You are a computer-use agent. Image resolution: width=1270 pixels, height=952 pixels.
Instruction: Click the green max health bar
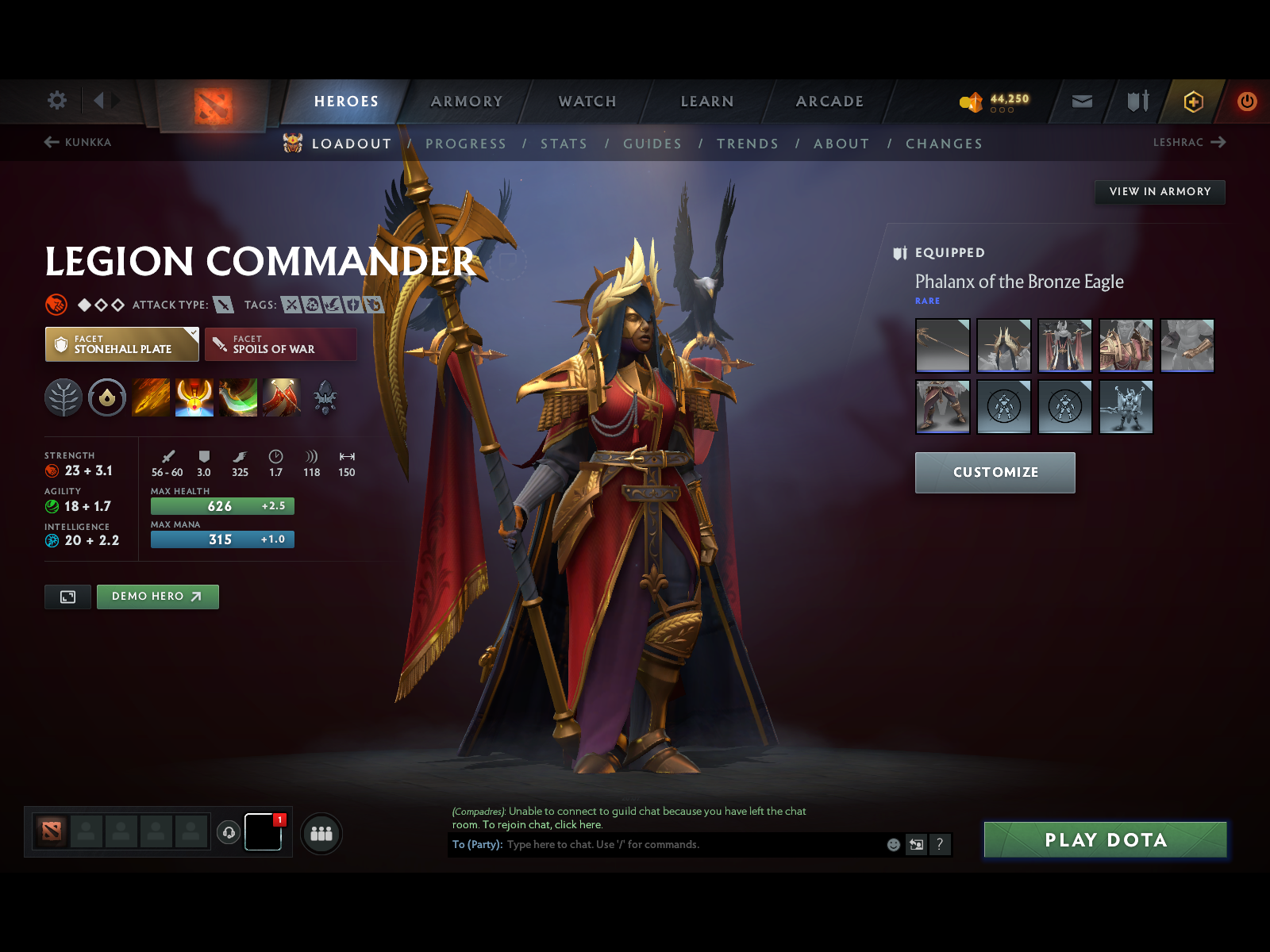click(221, 505)
